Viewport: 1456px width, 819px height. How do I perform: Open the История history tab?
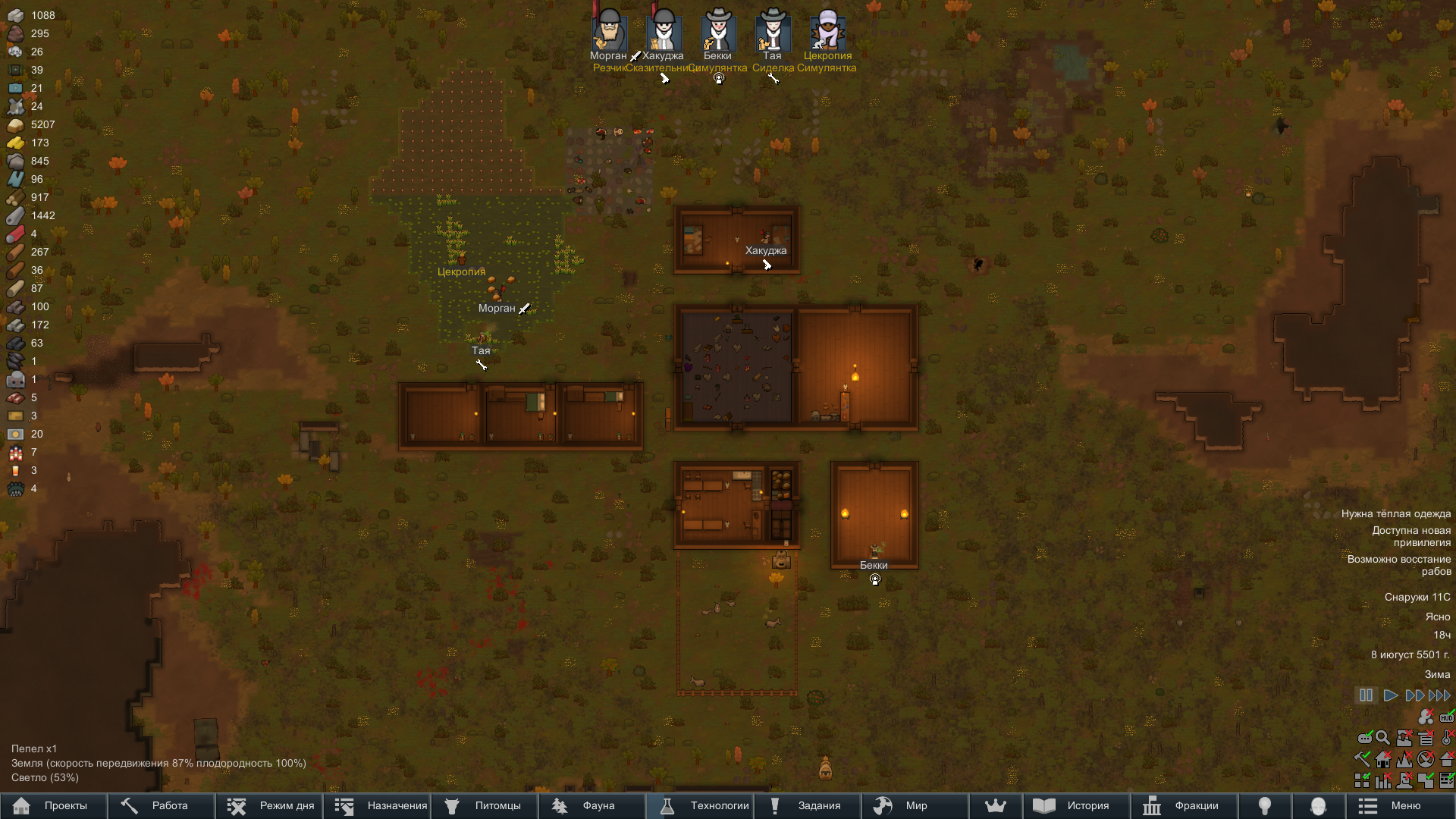1076,805
